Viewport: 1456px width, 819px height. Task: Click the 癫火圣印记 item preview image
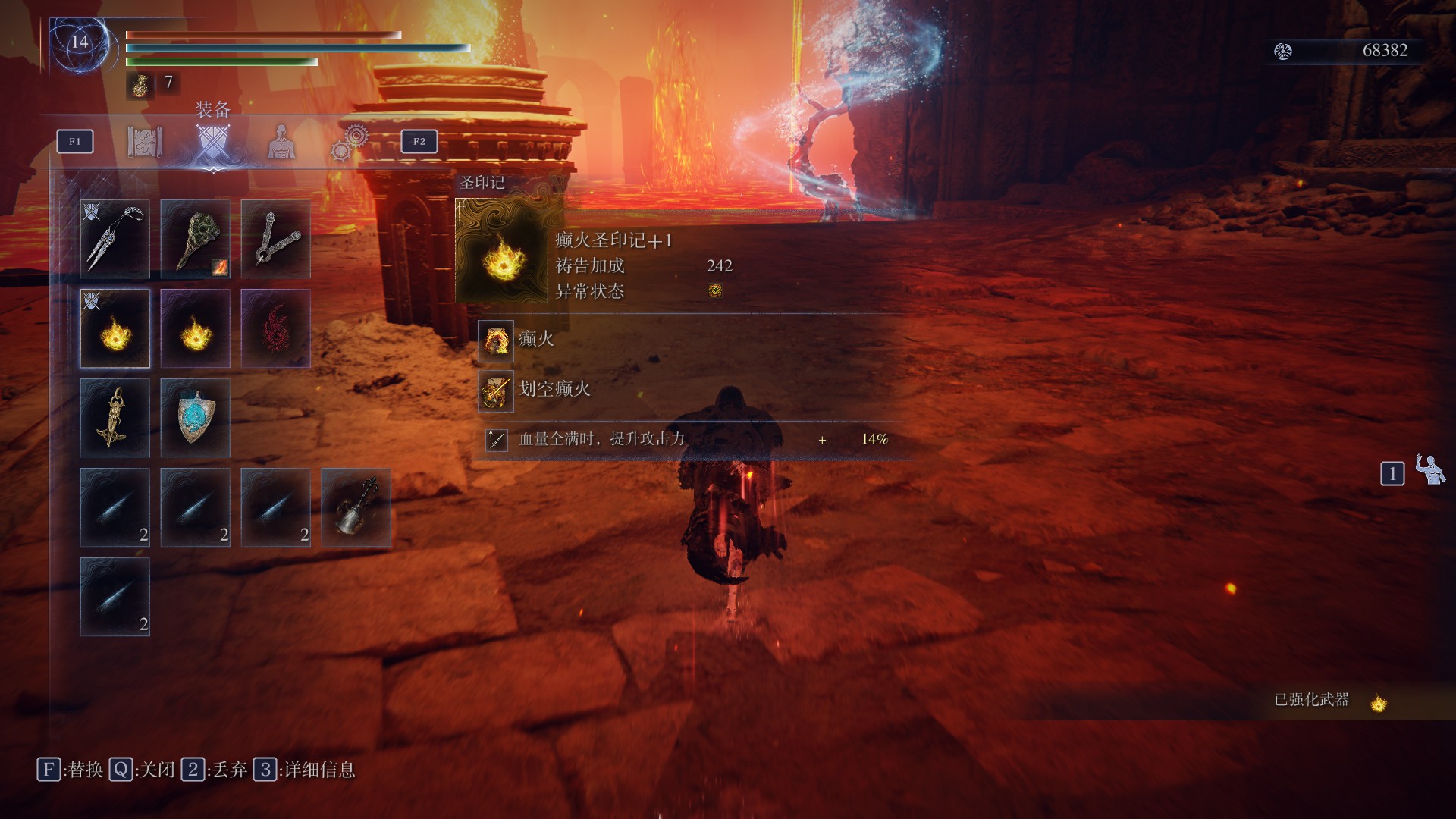pos(501,251)
